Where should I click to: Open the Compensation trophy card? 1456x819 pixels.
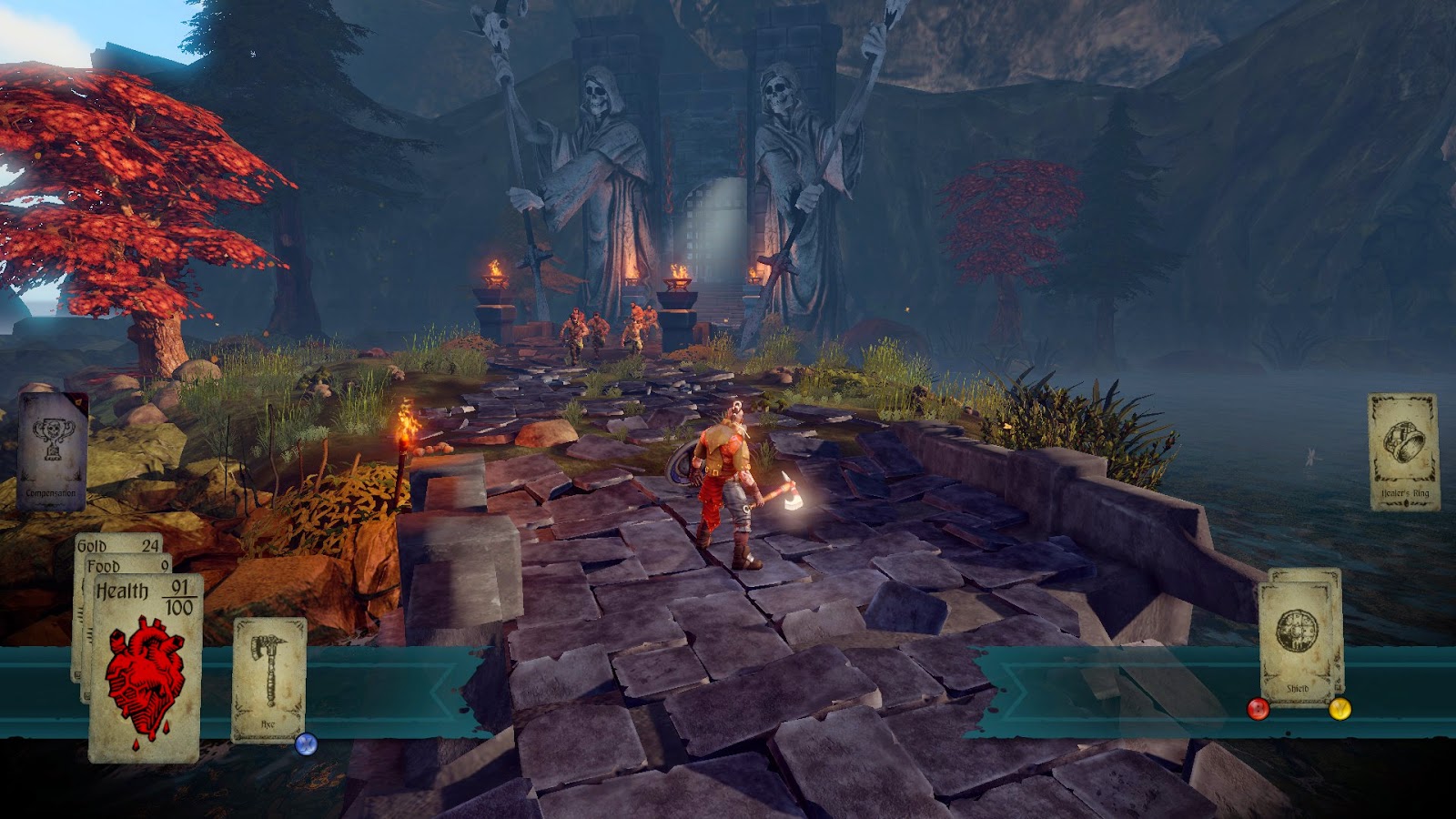tap(52, 451)
